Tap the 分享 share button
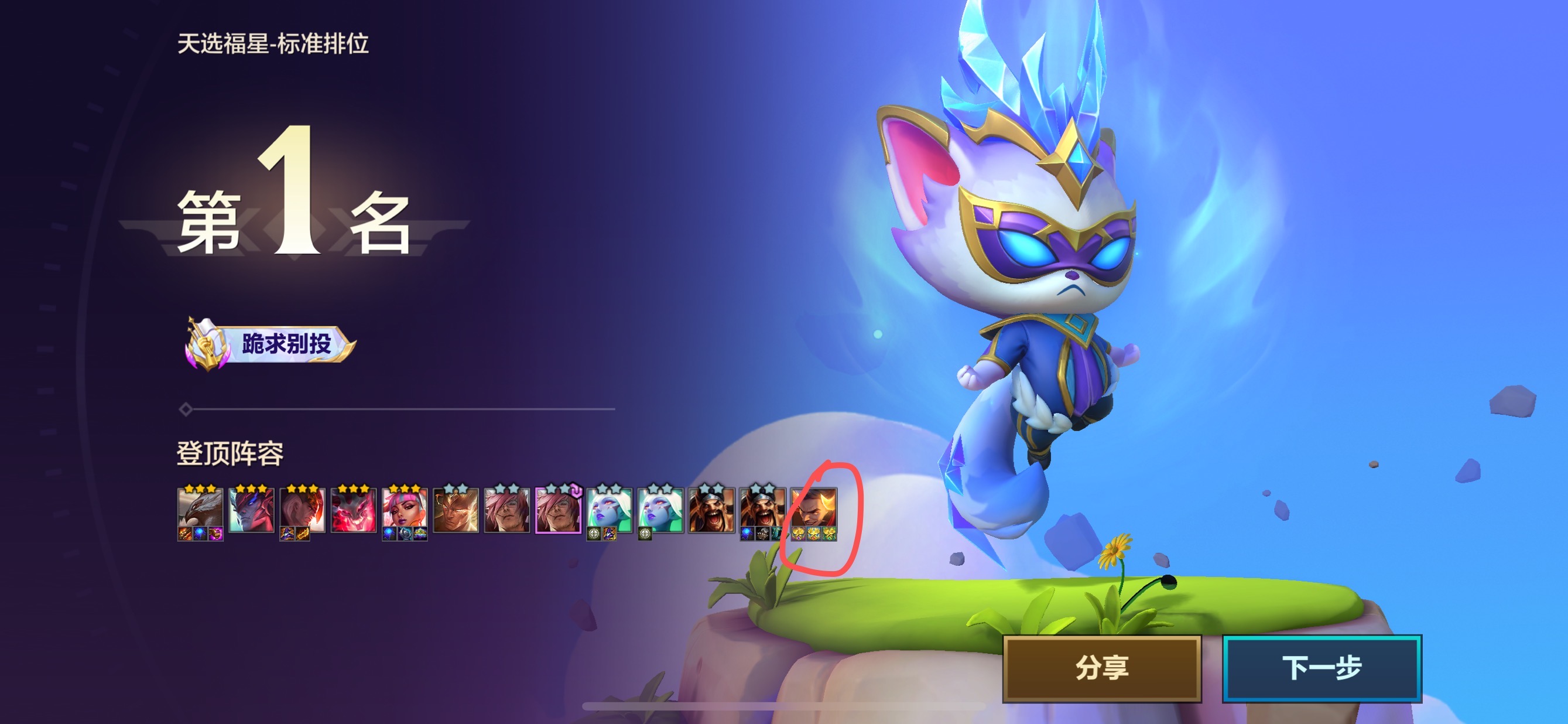 click(x=1103, y=667)
